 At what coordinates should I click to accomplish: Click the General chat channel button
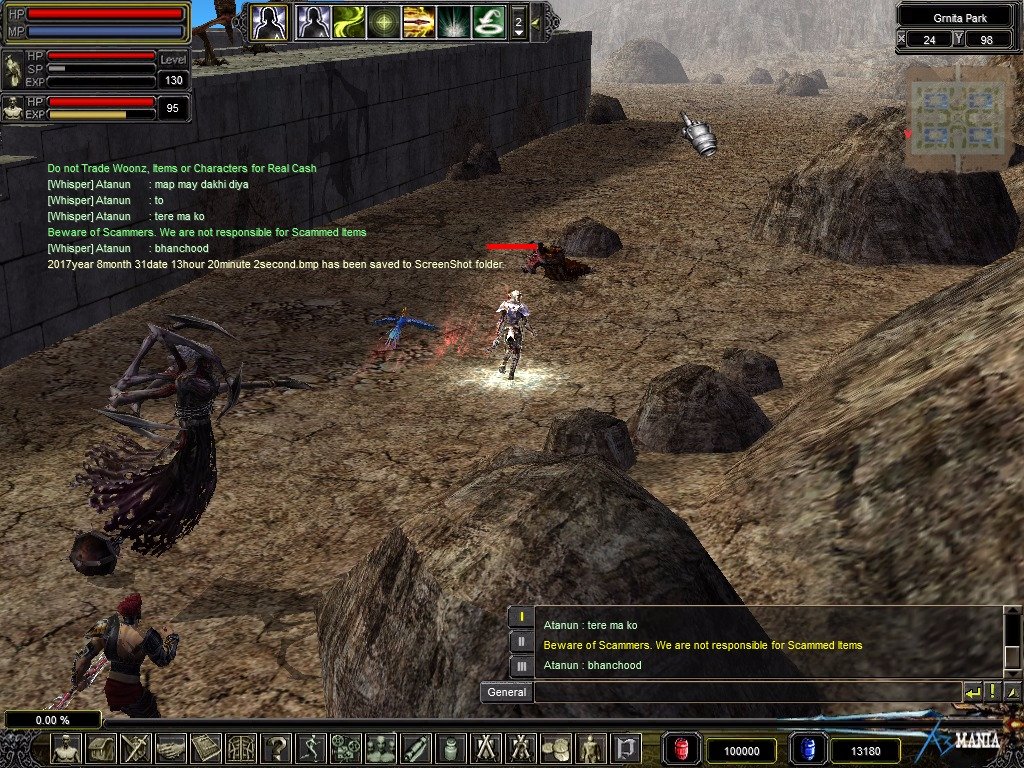[506, 692]
